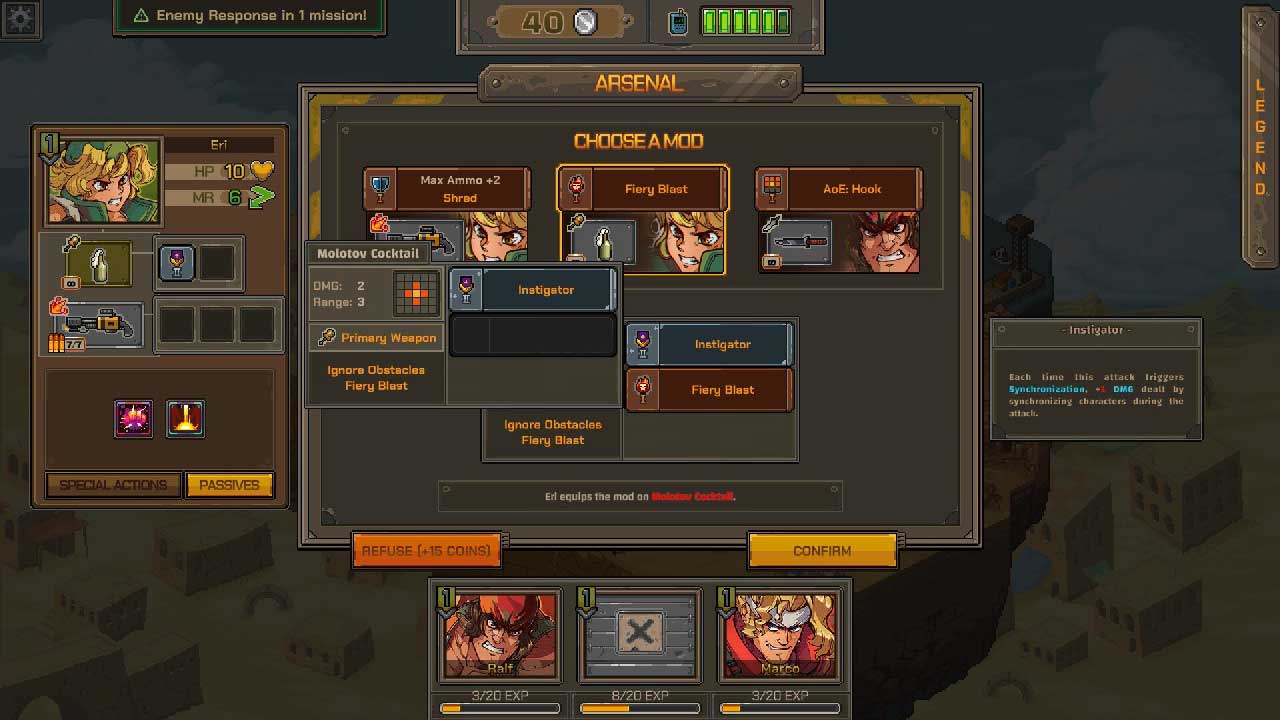
Task: Pick the AoE: Hook mod card
Action: tap(838, 218)
